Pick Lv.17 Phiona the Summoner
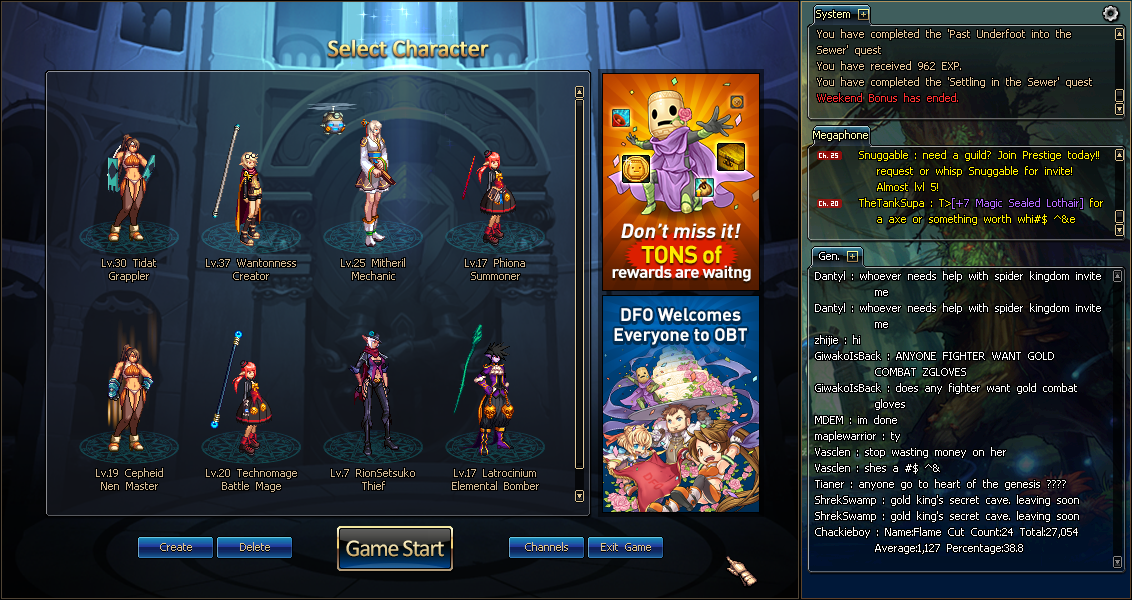 pyautogui.click(x=493, y=195)
